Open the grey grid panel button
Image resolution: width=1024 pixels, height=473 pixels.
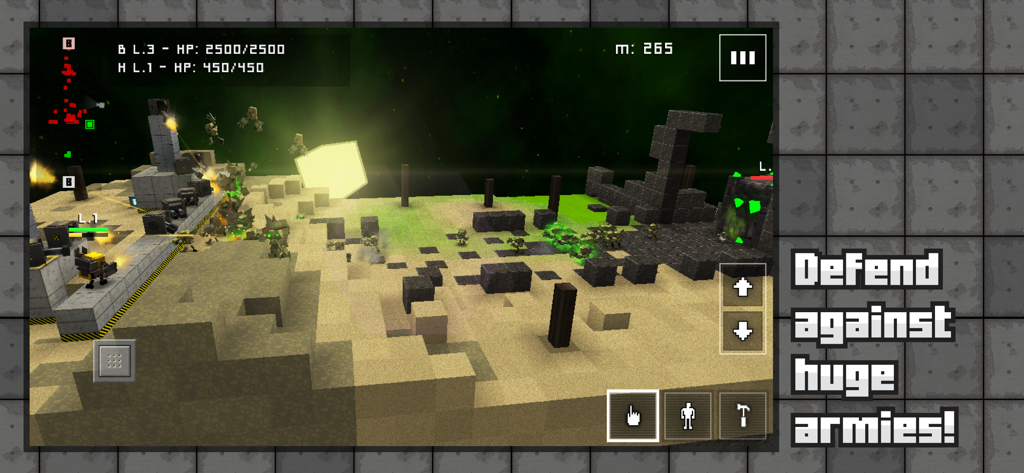115,360
